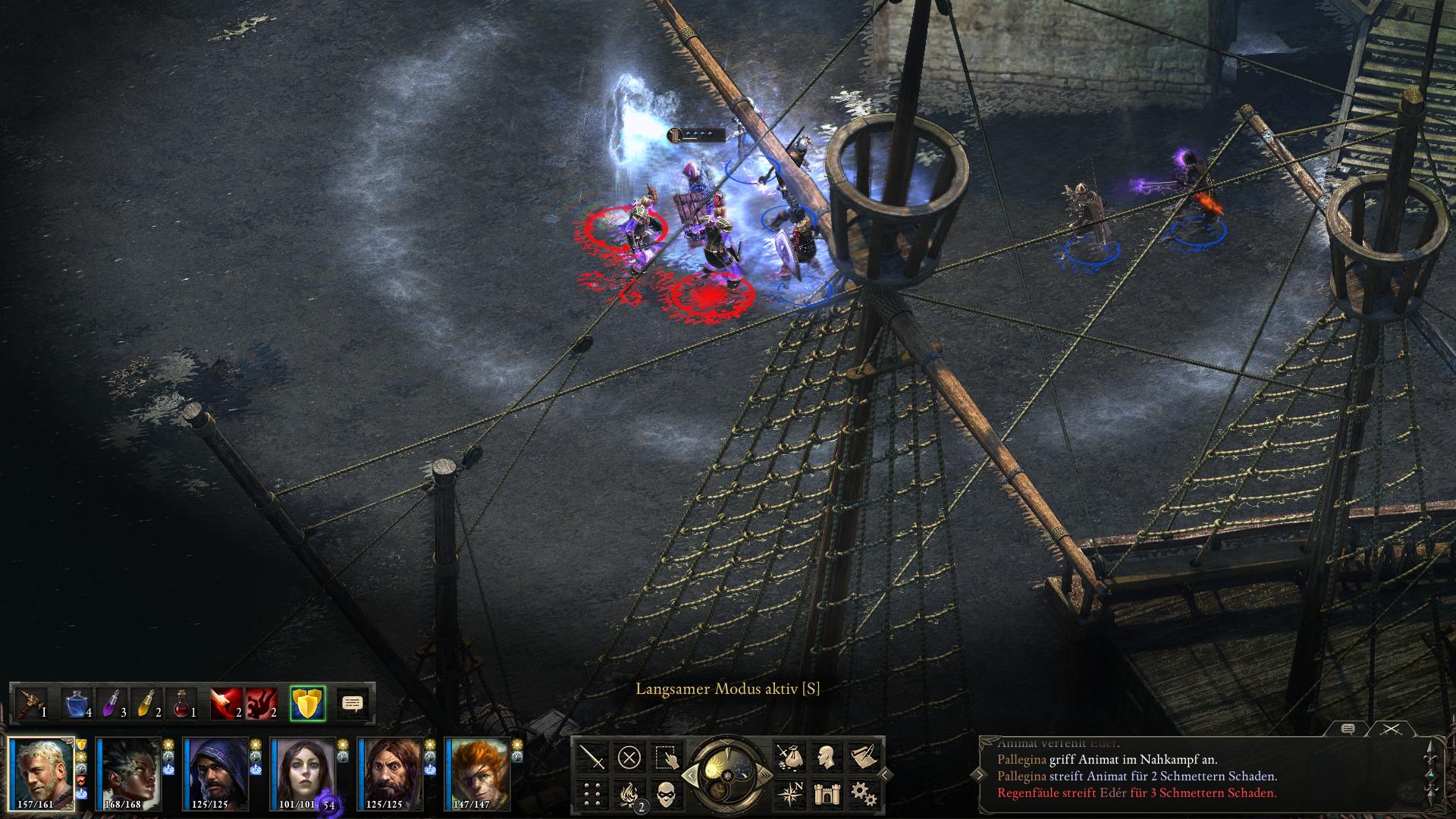
Task: Open the stronghold castle icon
Action: [825, 794]
